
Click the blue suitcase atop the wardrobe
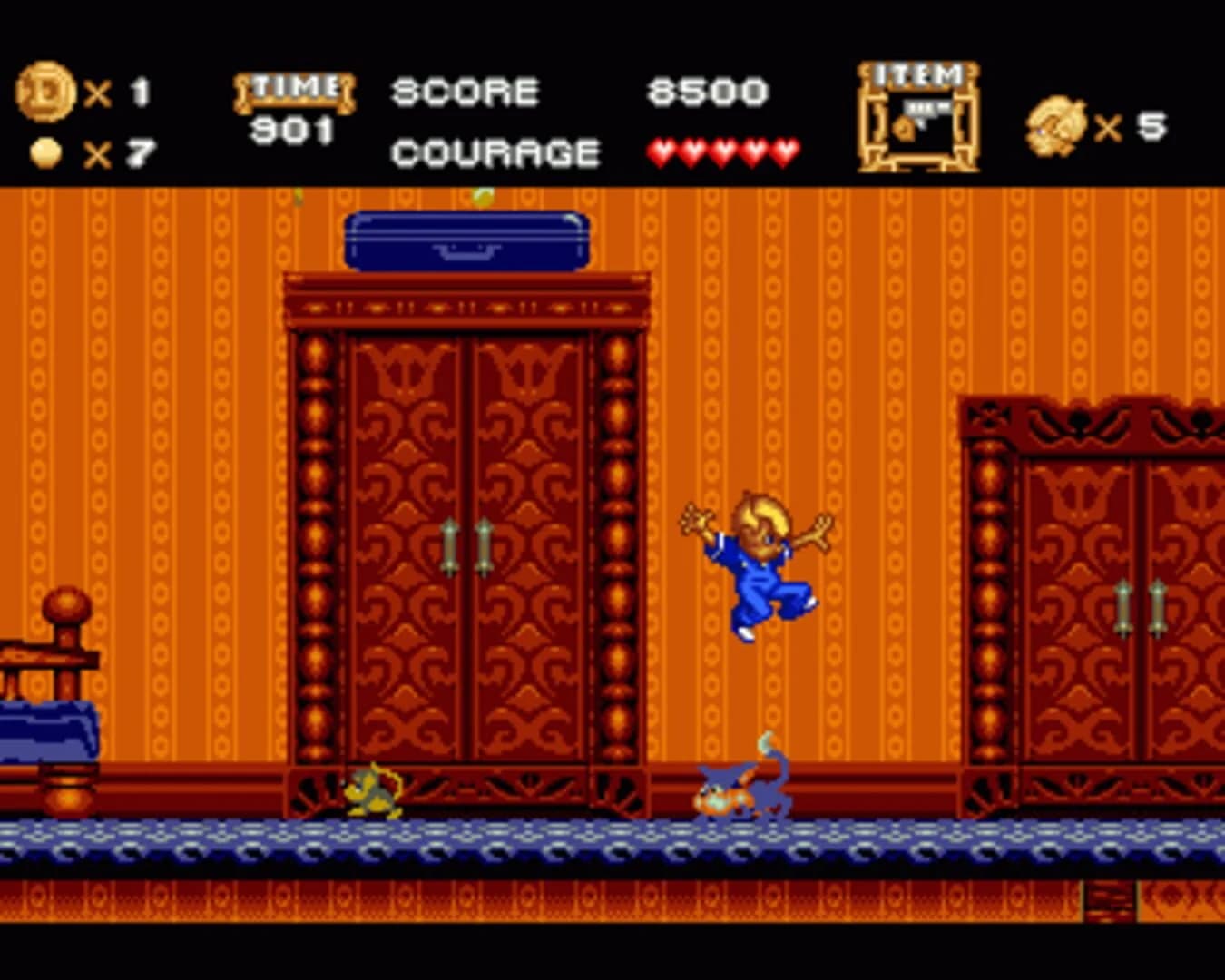pos(467,240)
